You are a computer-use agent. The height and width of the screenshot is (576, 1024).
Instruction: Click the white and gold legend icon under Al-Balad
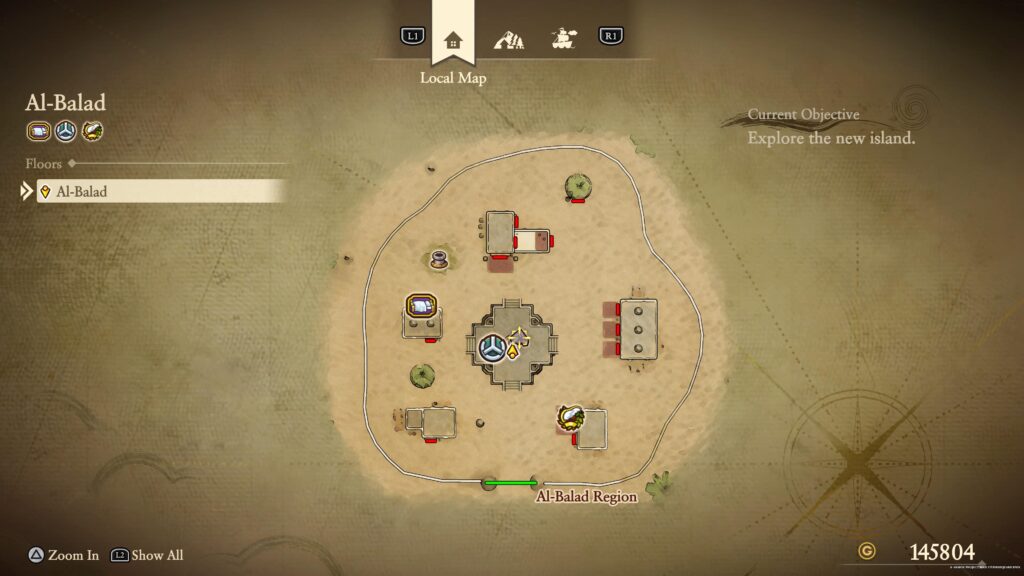pos(92,130)
